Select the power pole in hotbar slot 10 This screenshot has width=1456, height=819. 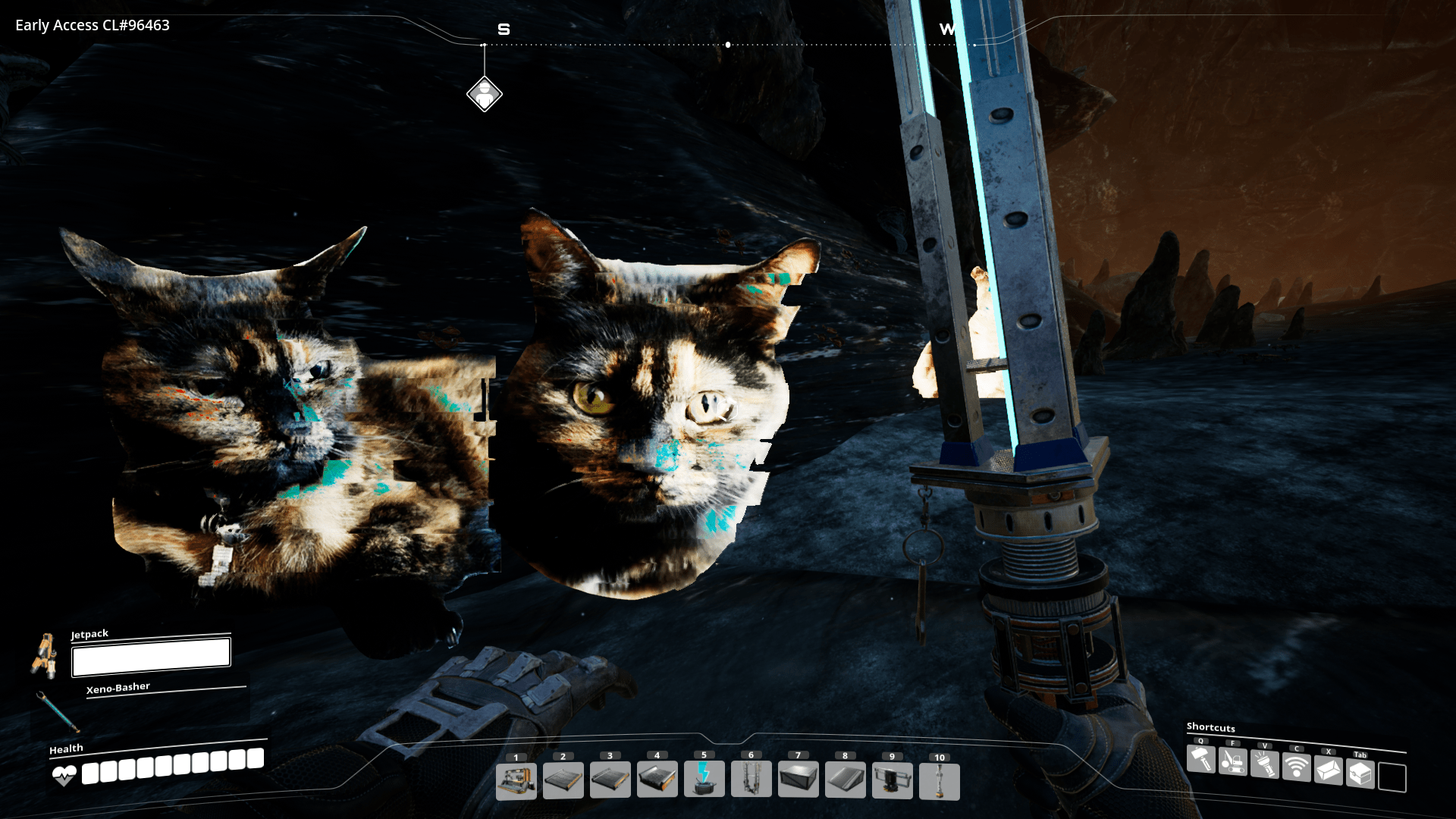[x=940, y=781]
